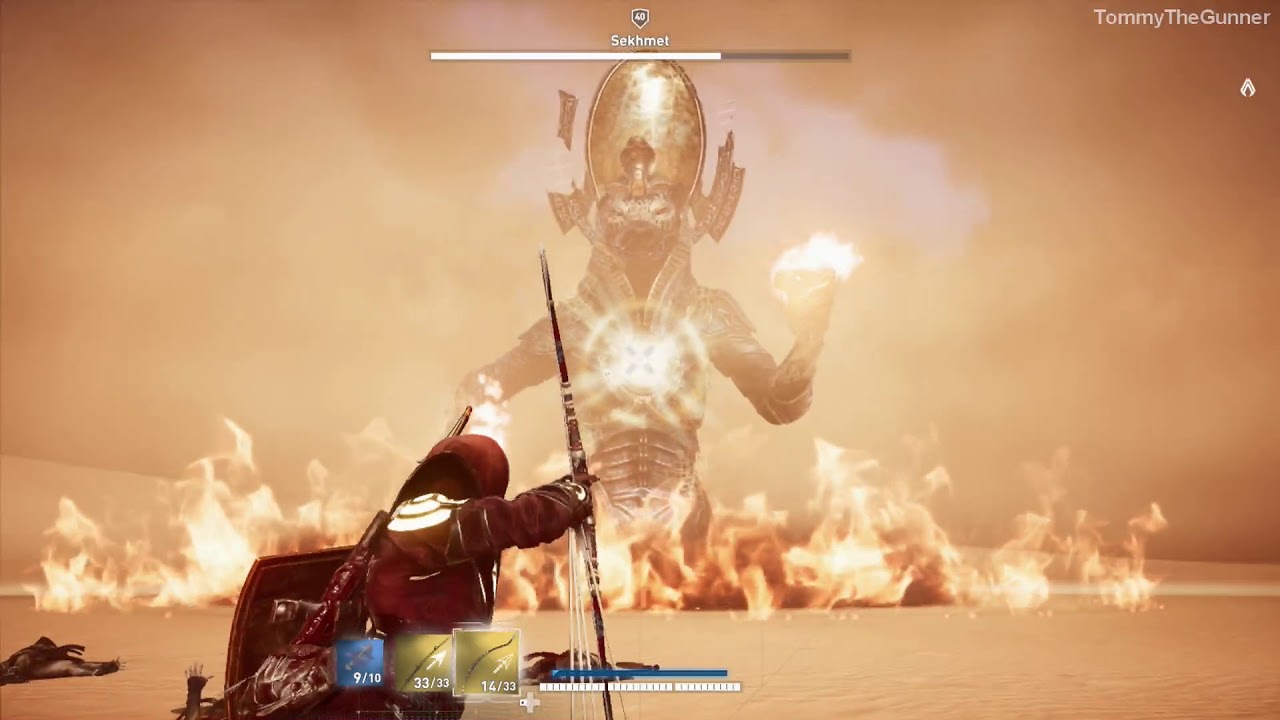
Task: Select the blue tool slot showing 9/10
Action: 360,662
